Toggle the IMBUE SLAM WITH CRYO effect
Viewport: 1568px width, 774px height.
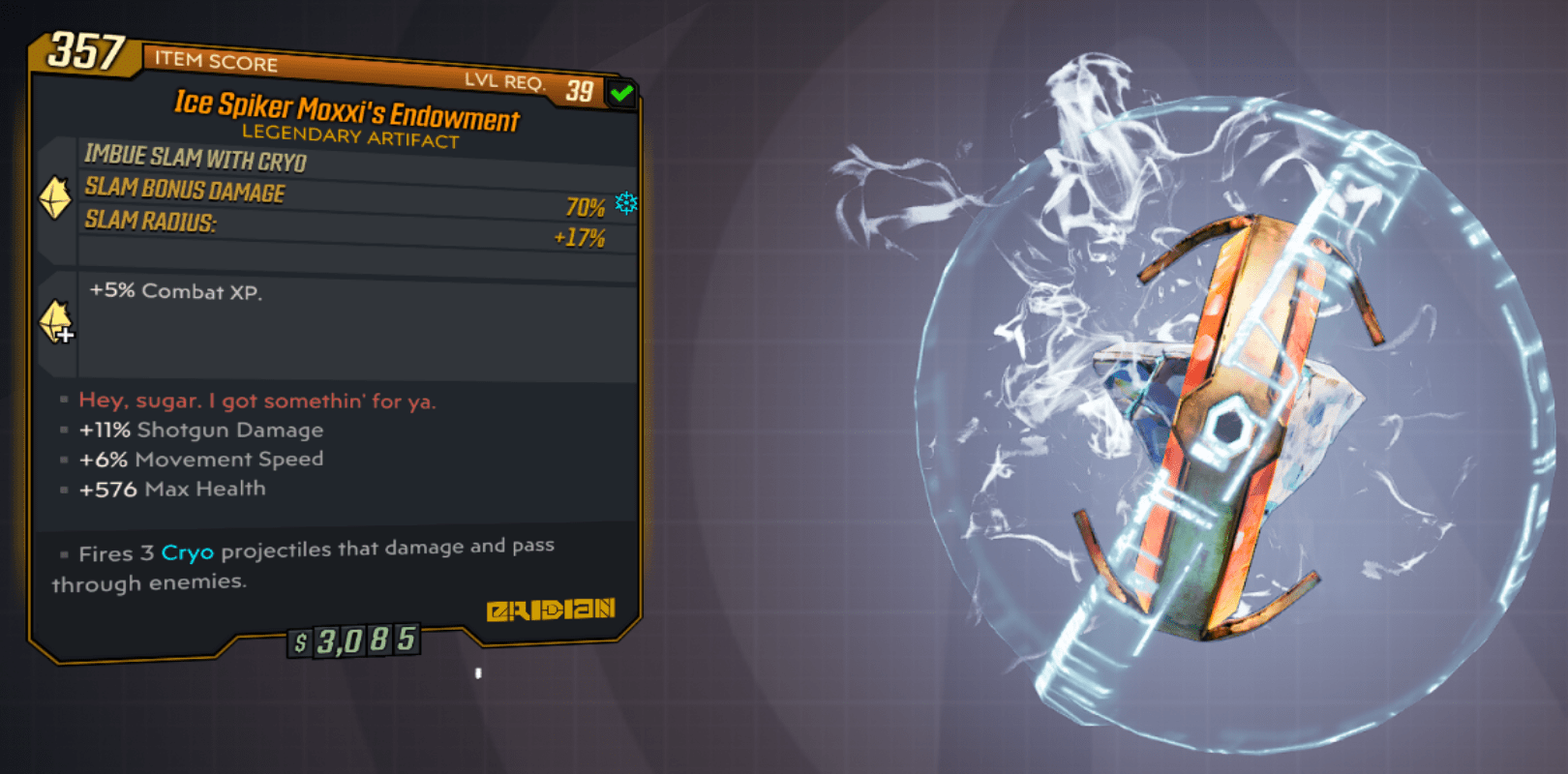(x=194, y=159)
